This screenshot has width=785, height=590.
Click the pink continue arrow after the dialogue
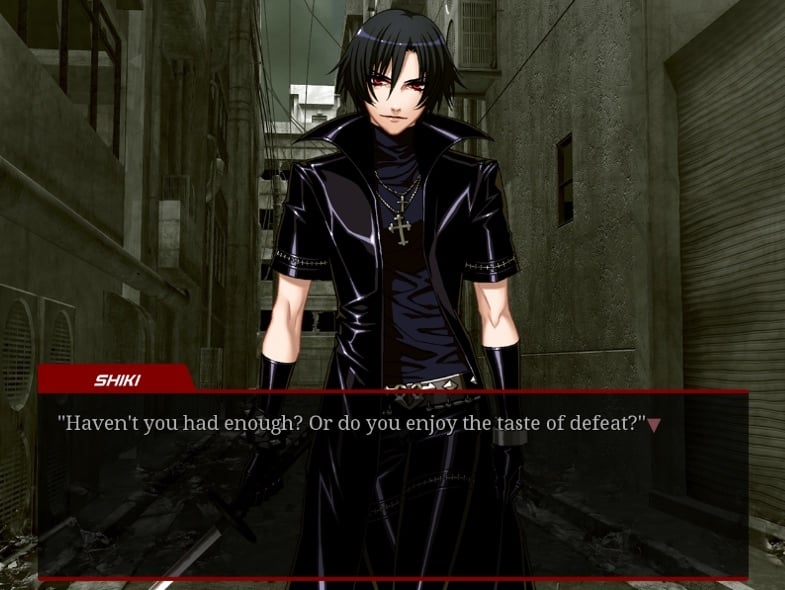[x=654, y=425]
